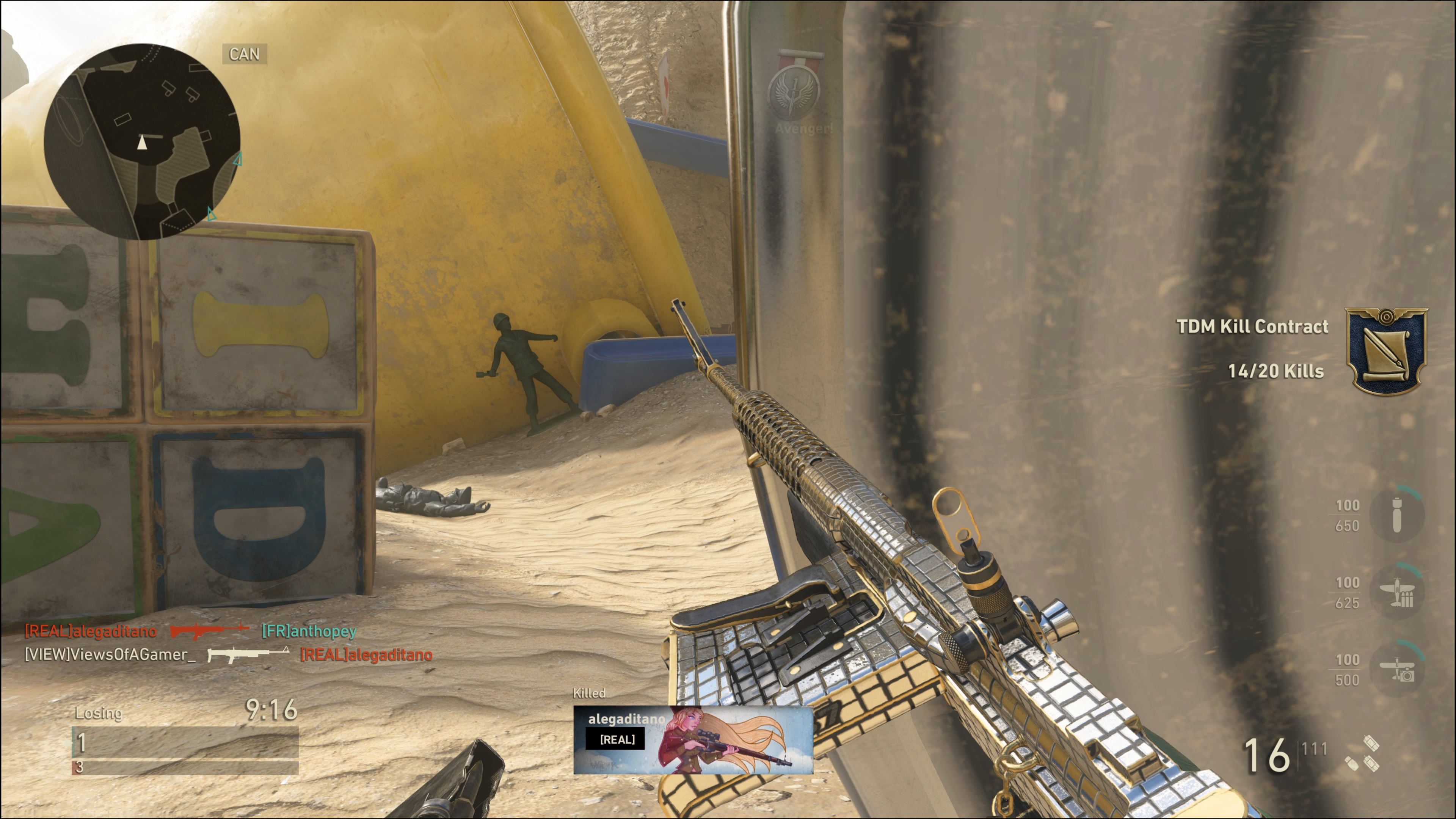Click the CAN location label
The height and width of the screenshot is (819, 1456).
[x=244, y=54]
